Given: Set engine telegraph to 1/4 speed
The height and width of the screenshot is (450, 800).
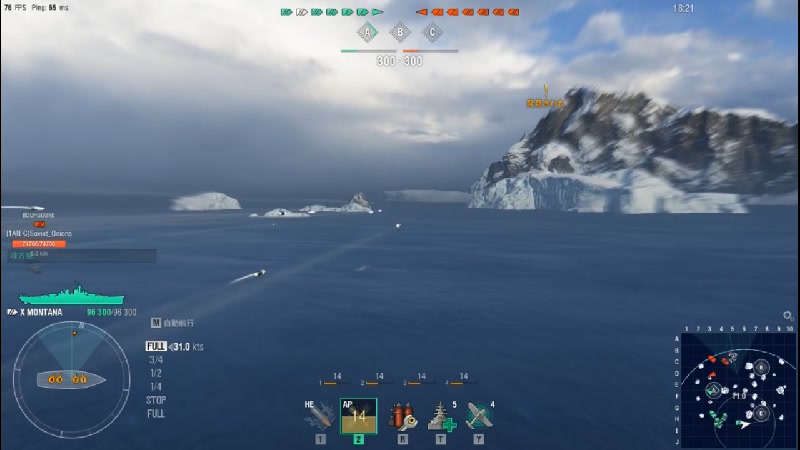Looking at the screenshot, I should click(x=156, y=386).
